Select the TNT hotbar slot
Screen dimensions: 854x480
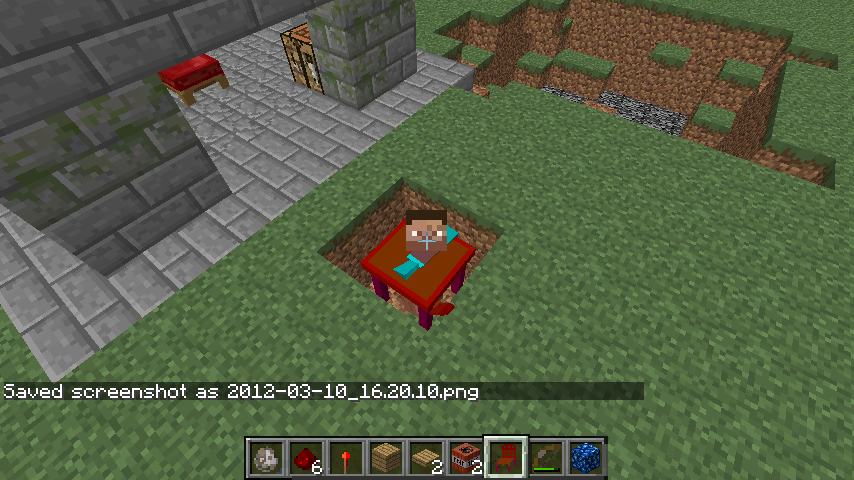tap(466, 459)
